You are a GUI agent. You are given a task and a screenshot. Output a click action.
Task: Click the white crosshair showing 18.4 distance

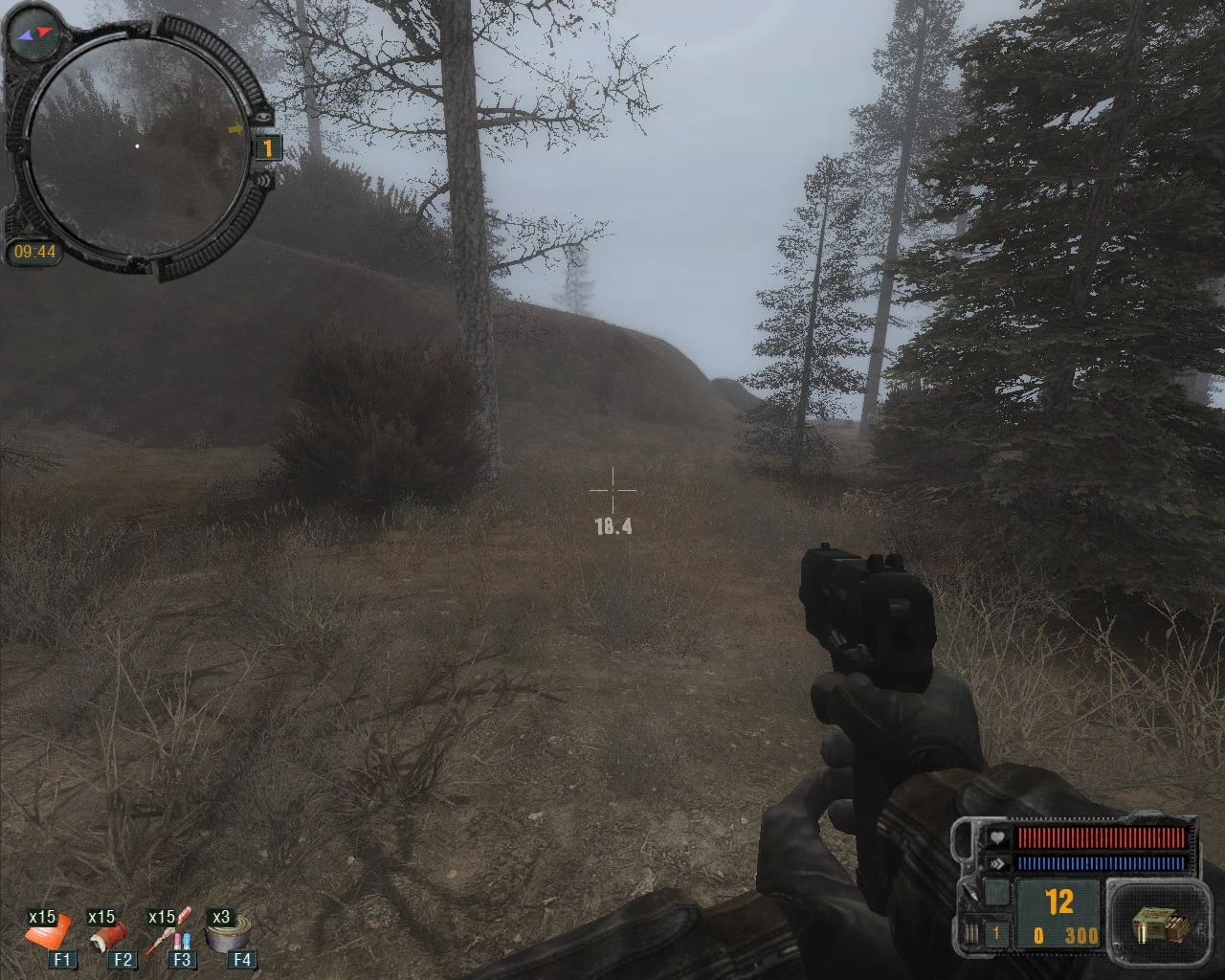click(612, 490)
